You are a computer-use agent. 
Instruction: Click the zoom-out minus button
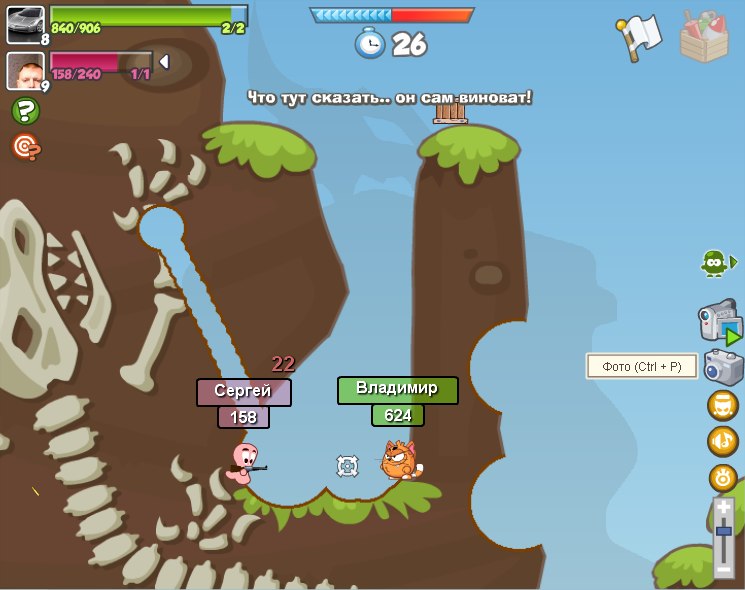click(724, 569)
